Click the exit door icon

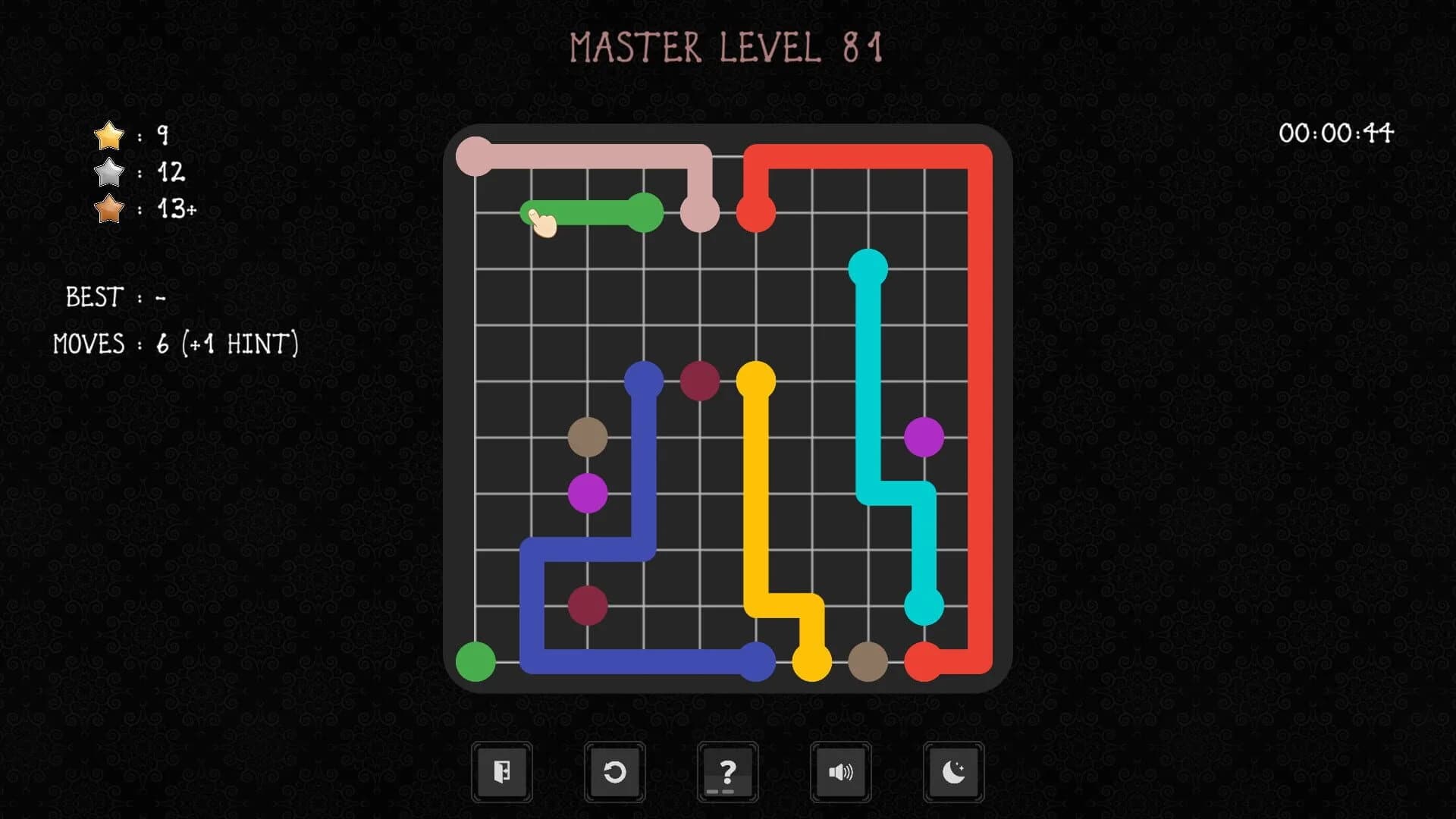(501, 771)
